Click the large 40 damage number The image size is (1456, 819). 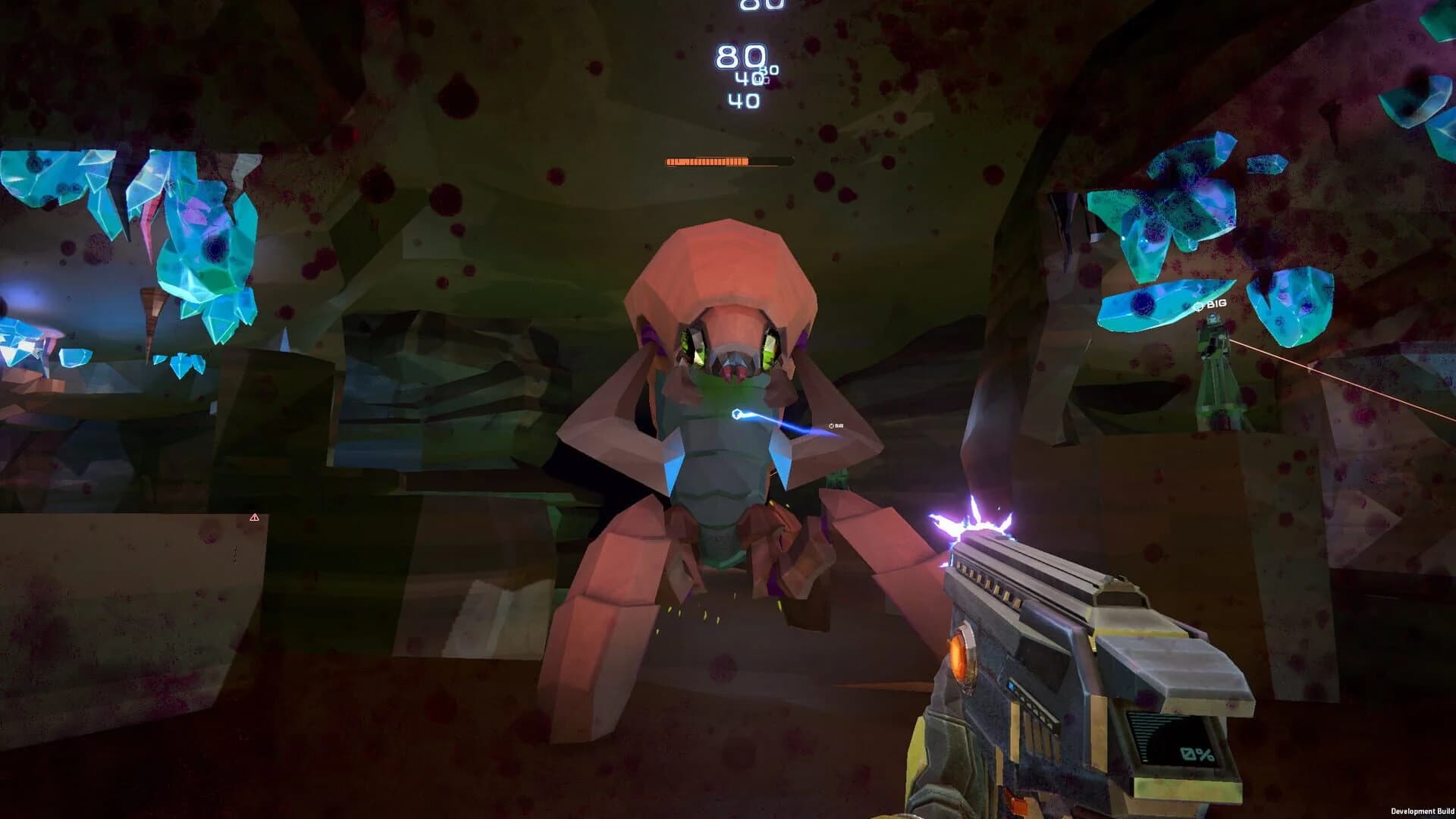(743, 99)
